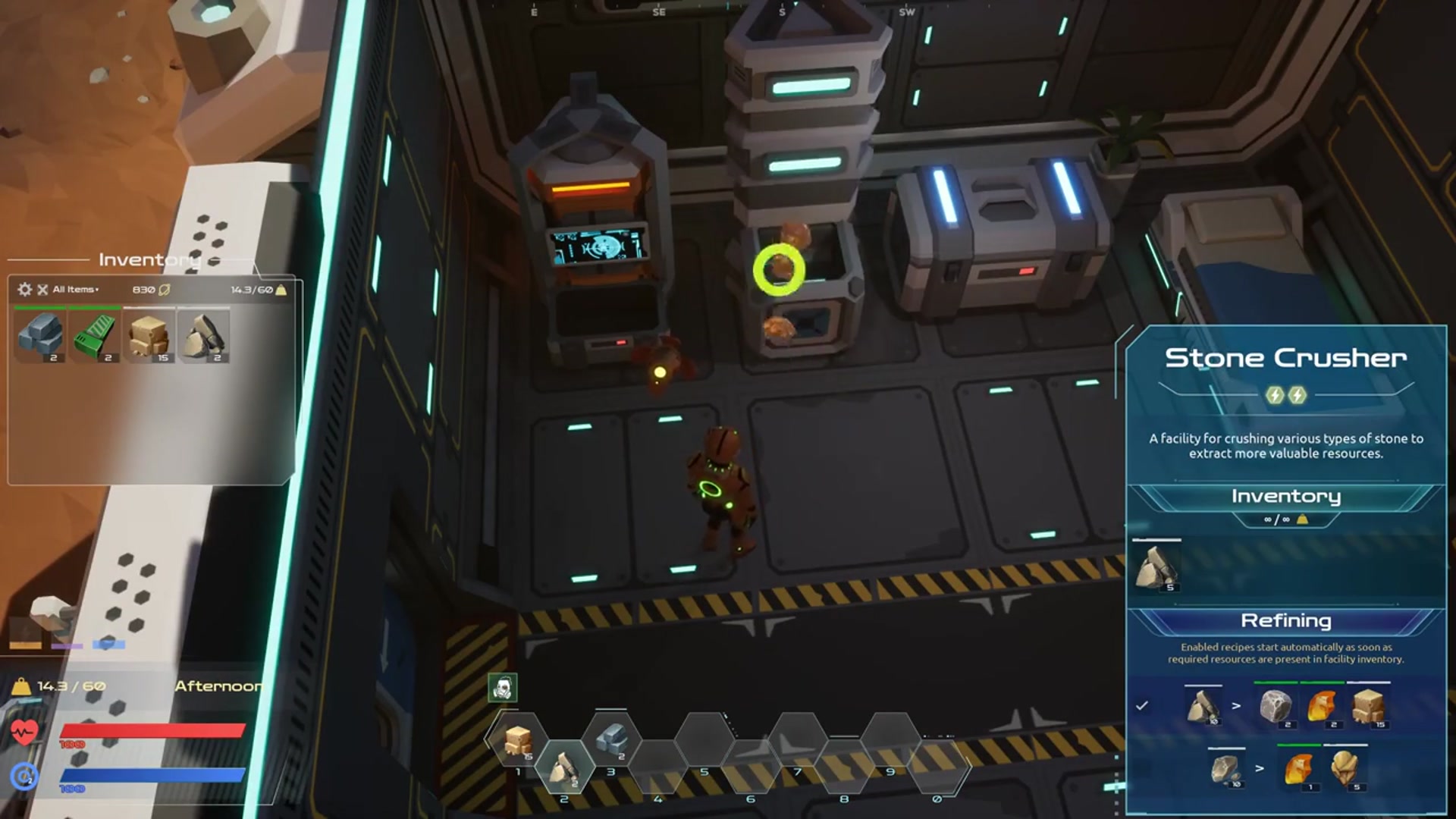Viewport: 1456px width, 819px height.
Task: Select hotbar slot 1 with sand blocks
Action: 518,741
